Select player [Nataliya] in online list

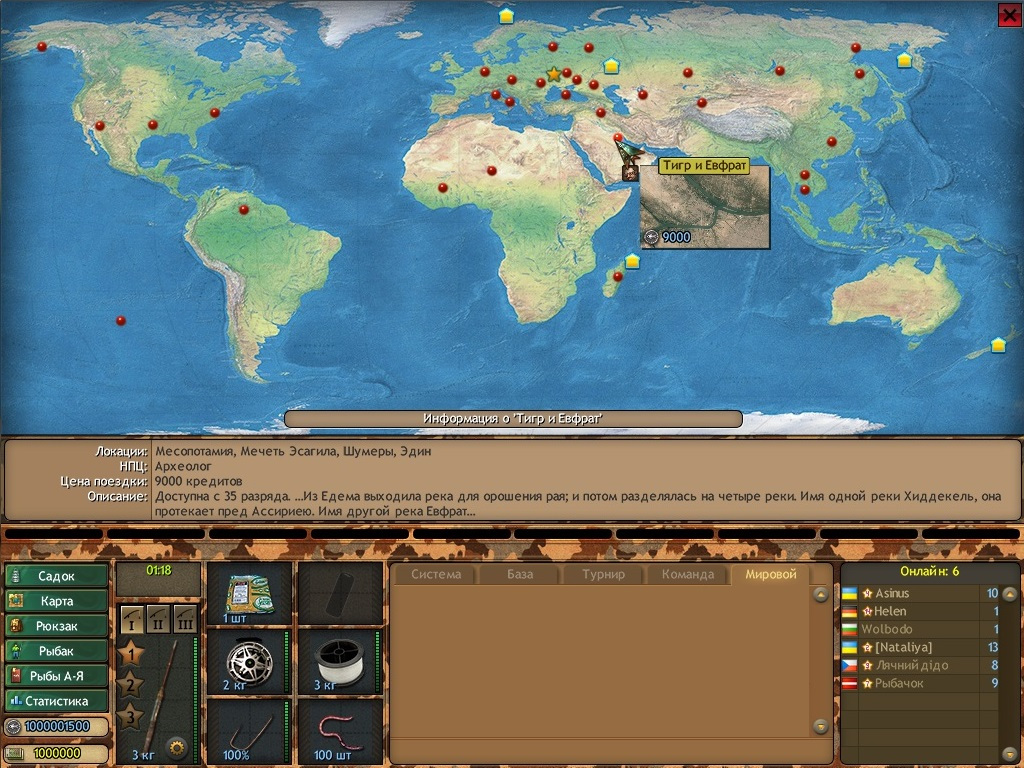(x=903, y=648)
